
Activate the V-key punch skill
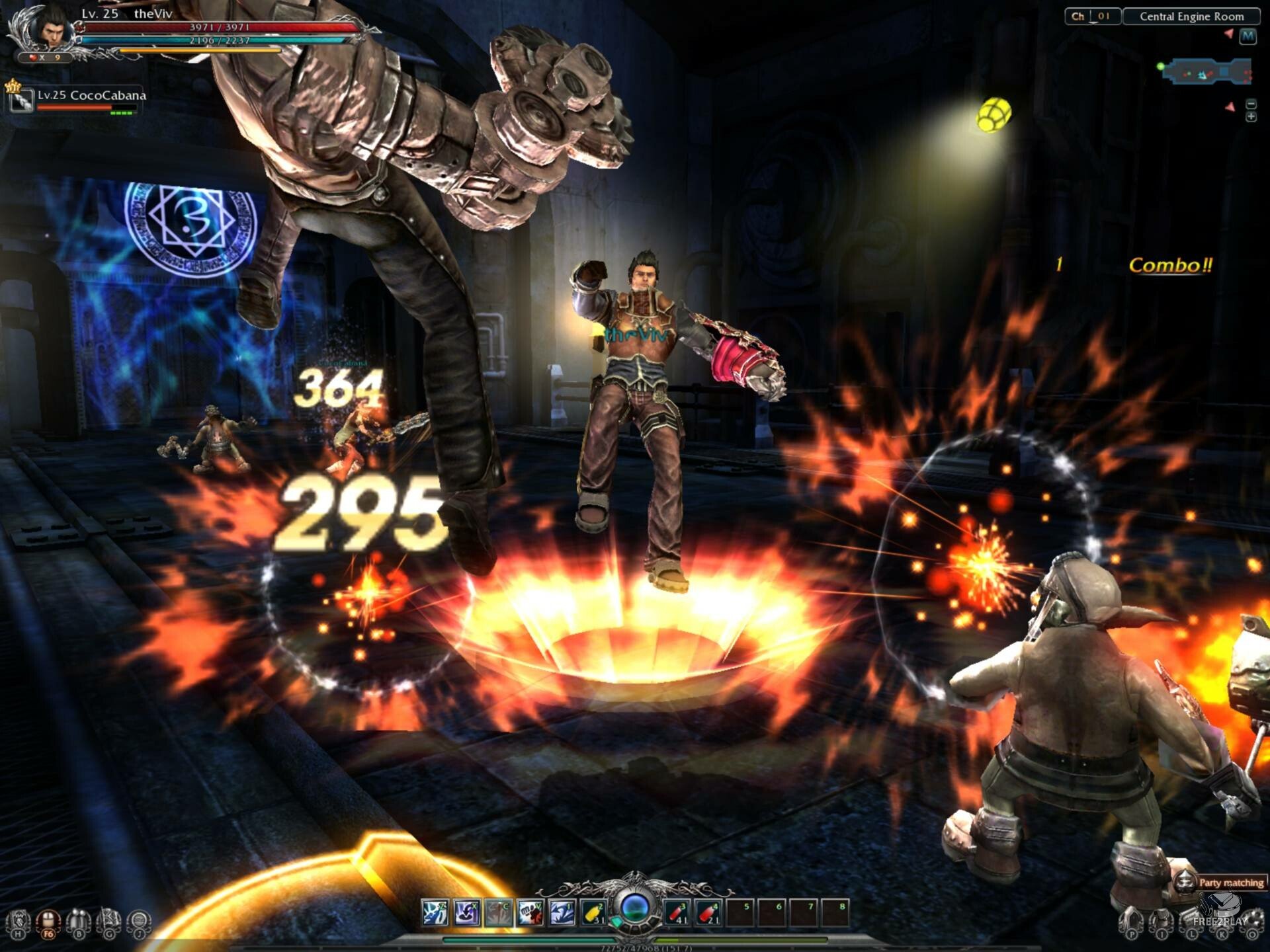click(530, 913)
